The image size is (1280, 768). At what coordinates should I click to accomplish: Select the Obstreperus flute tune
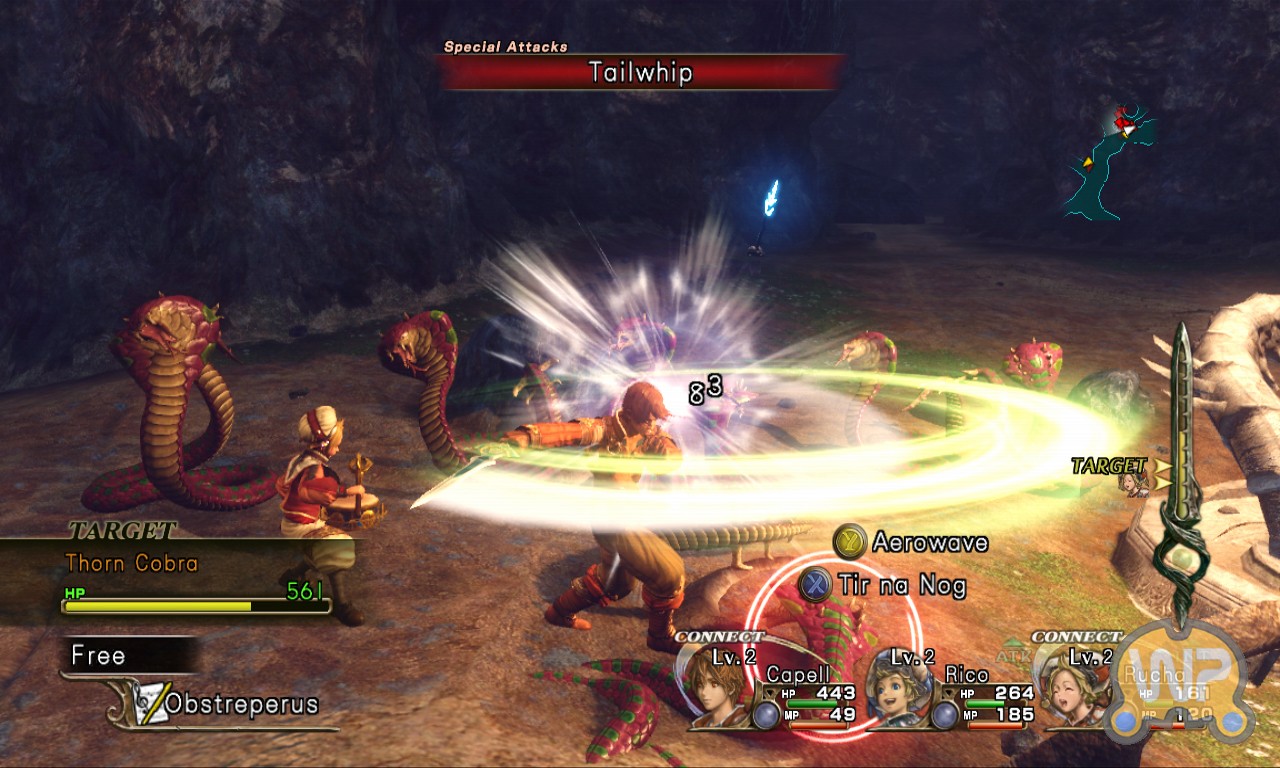(240, 704)
